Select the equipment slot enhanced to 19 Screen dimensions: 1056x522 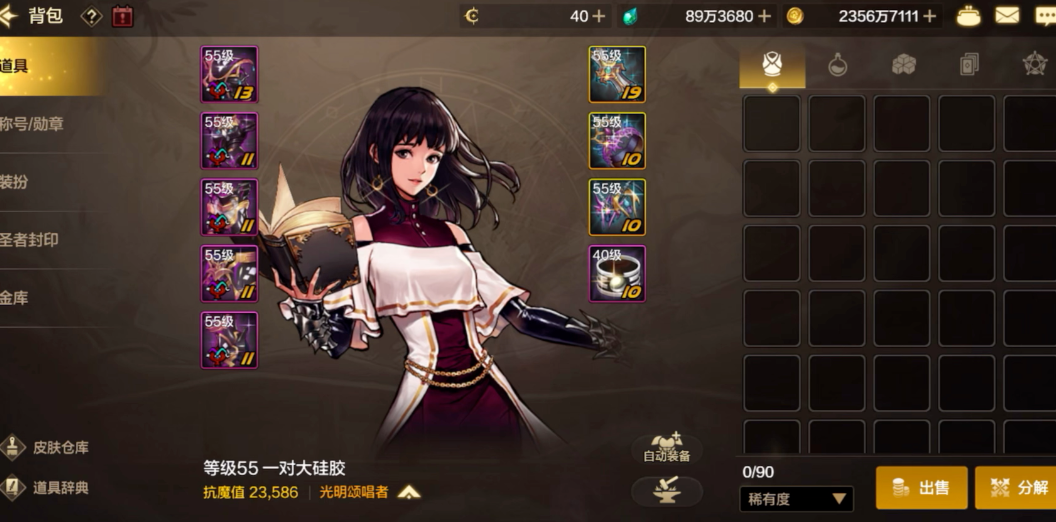(617, 74)
